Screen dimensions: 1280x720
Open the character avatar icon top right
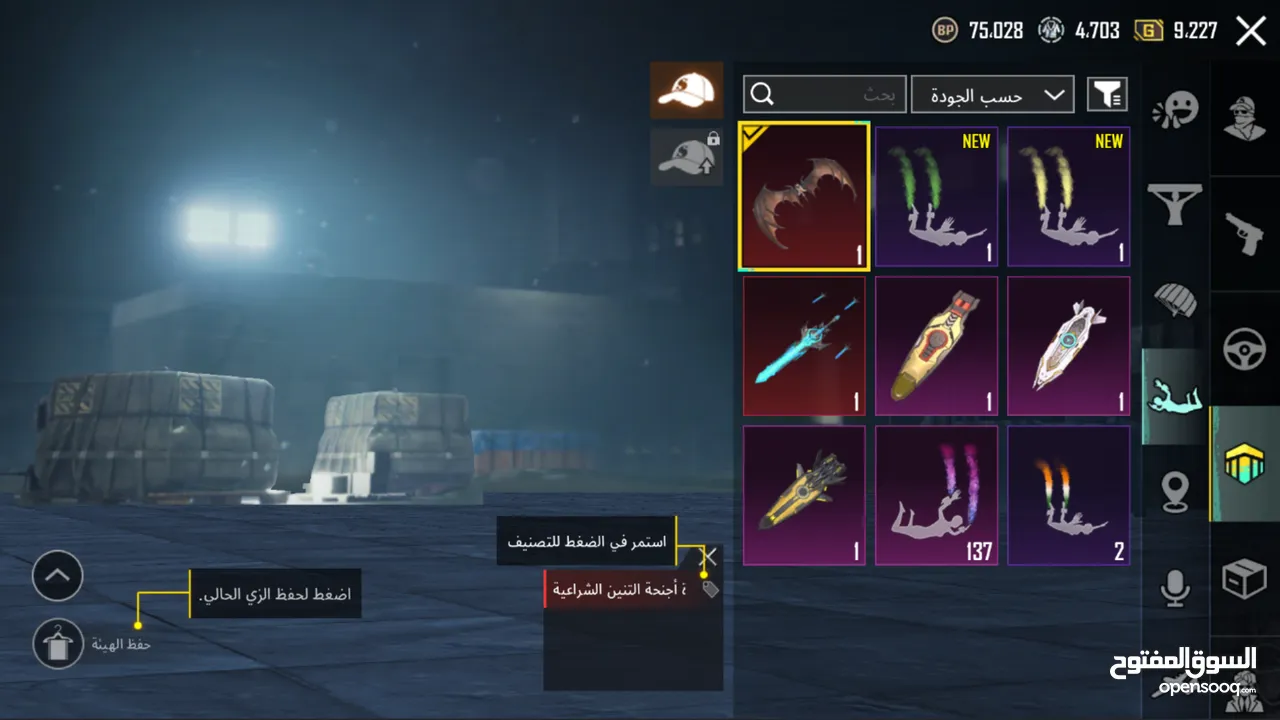point(1243,117)
